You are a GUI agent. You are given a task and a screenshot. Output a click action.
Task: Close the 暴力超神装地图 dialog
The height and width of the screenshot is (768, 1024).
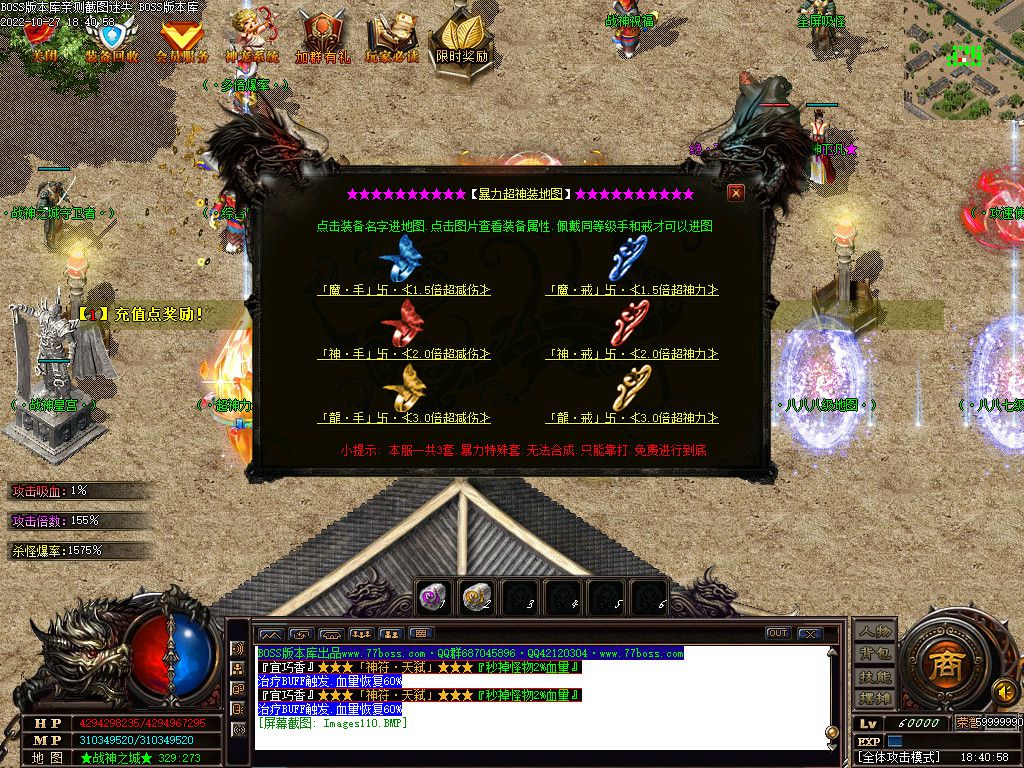[736, 193]
